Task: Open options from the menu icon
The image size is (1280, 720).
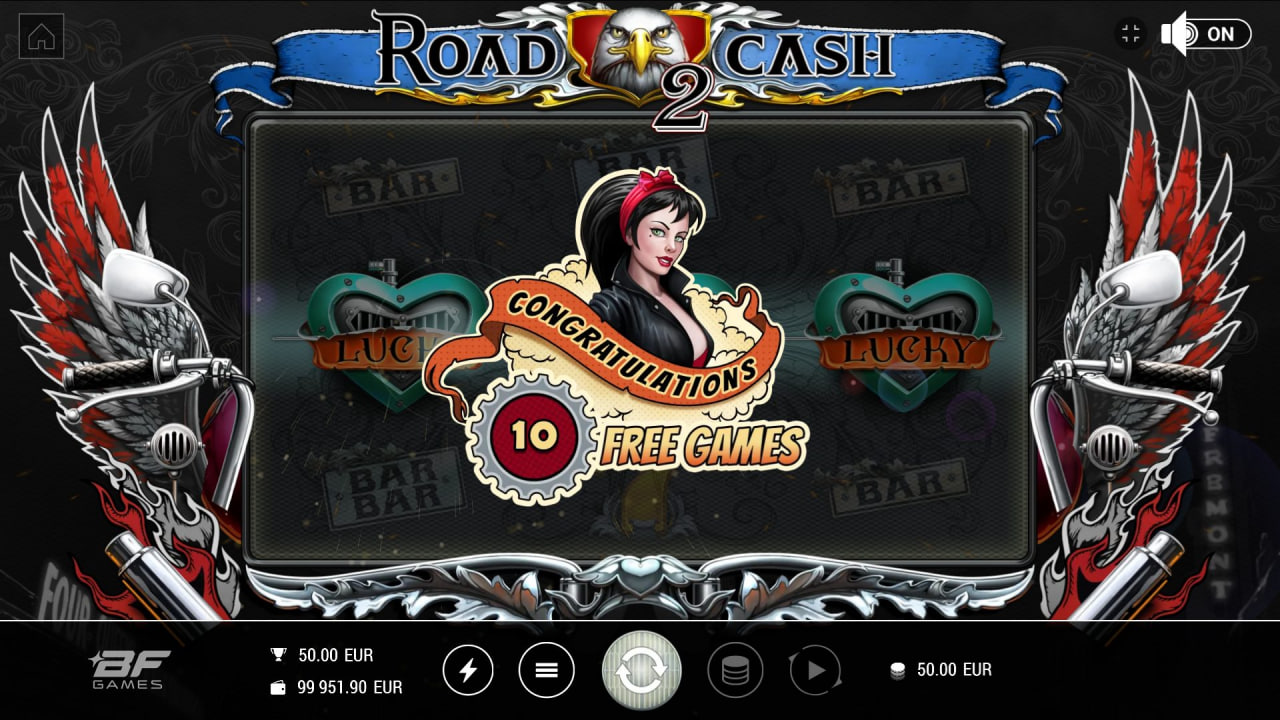Action: pyautogui.click(x=545, y=670)
